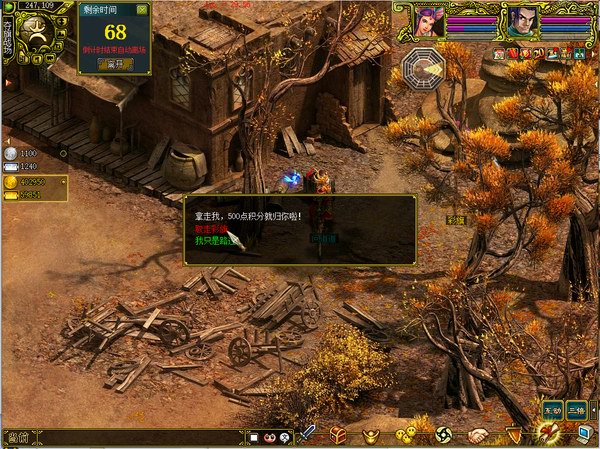The width and height of the screenshot is (600, 449).
Task: Open the yellow smiley faces friends icon
Action: pos(405,435)
